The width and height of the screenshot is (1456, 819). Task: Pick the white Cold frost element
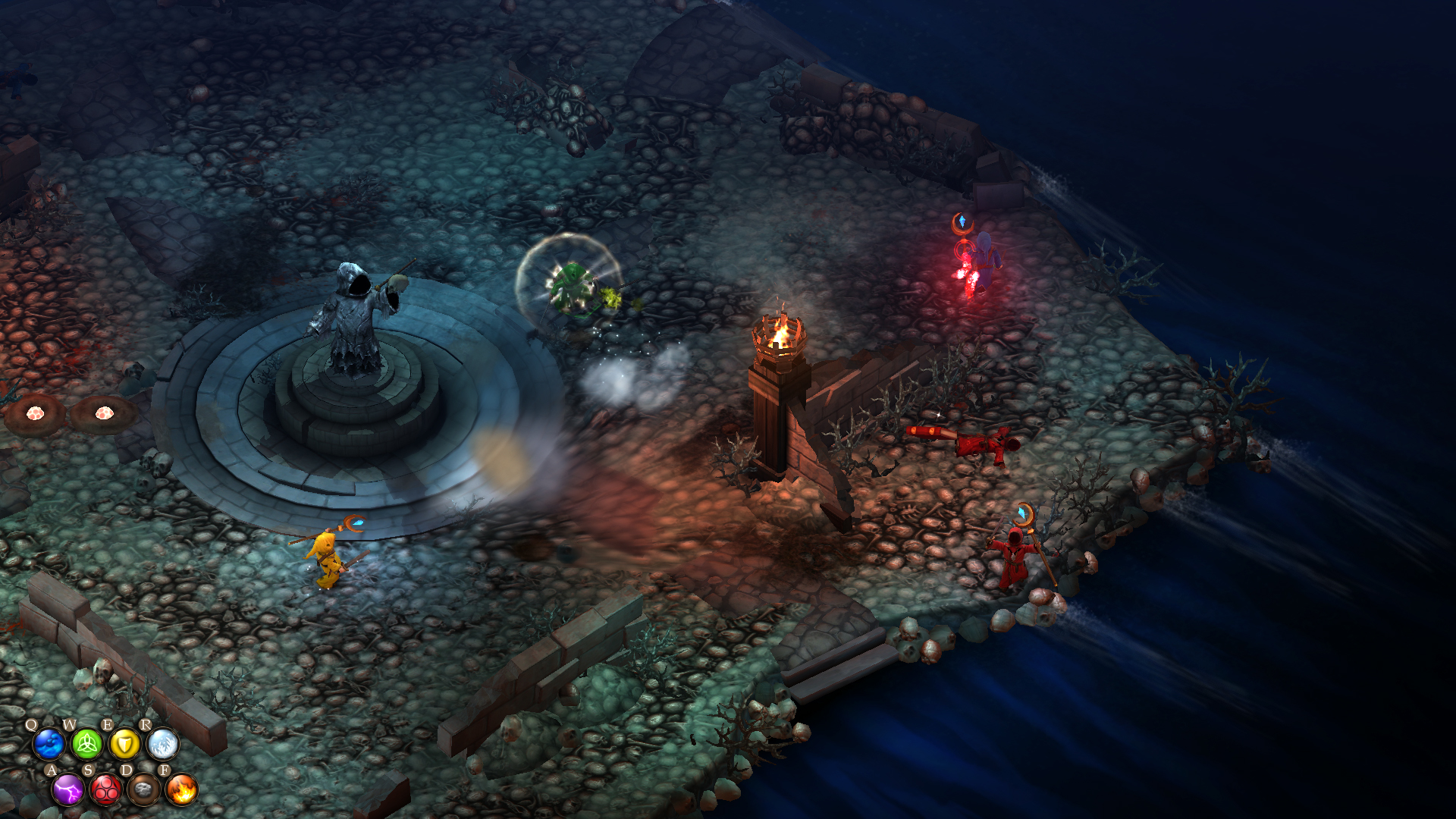point(162,744)
